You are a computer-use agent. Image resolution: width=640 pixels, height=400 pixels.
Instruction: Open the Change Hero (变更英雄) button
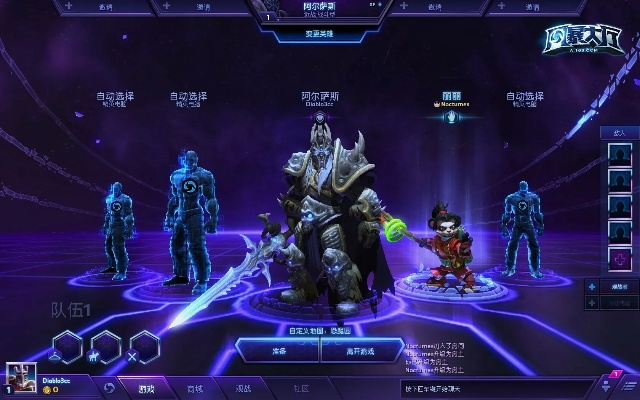[320, 33]
